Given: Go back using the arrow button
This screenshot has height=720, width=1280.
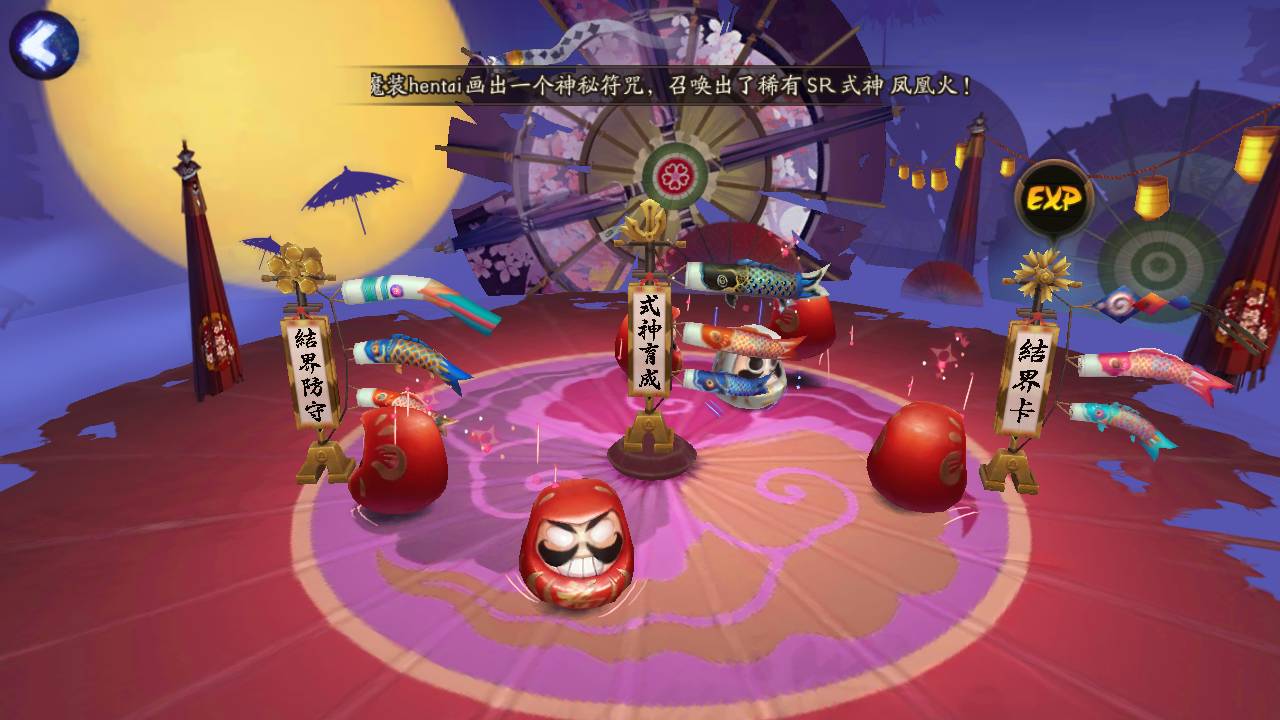Looking at the screenshot, I should click(x=43, y=44).
